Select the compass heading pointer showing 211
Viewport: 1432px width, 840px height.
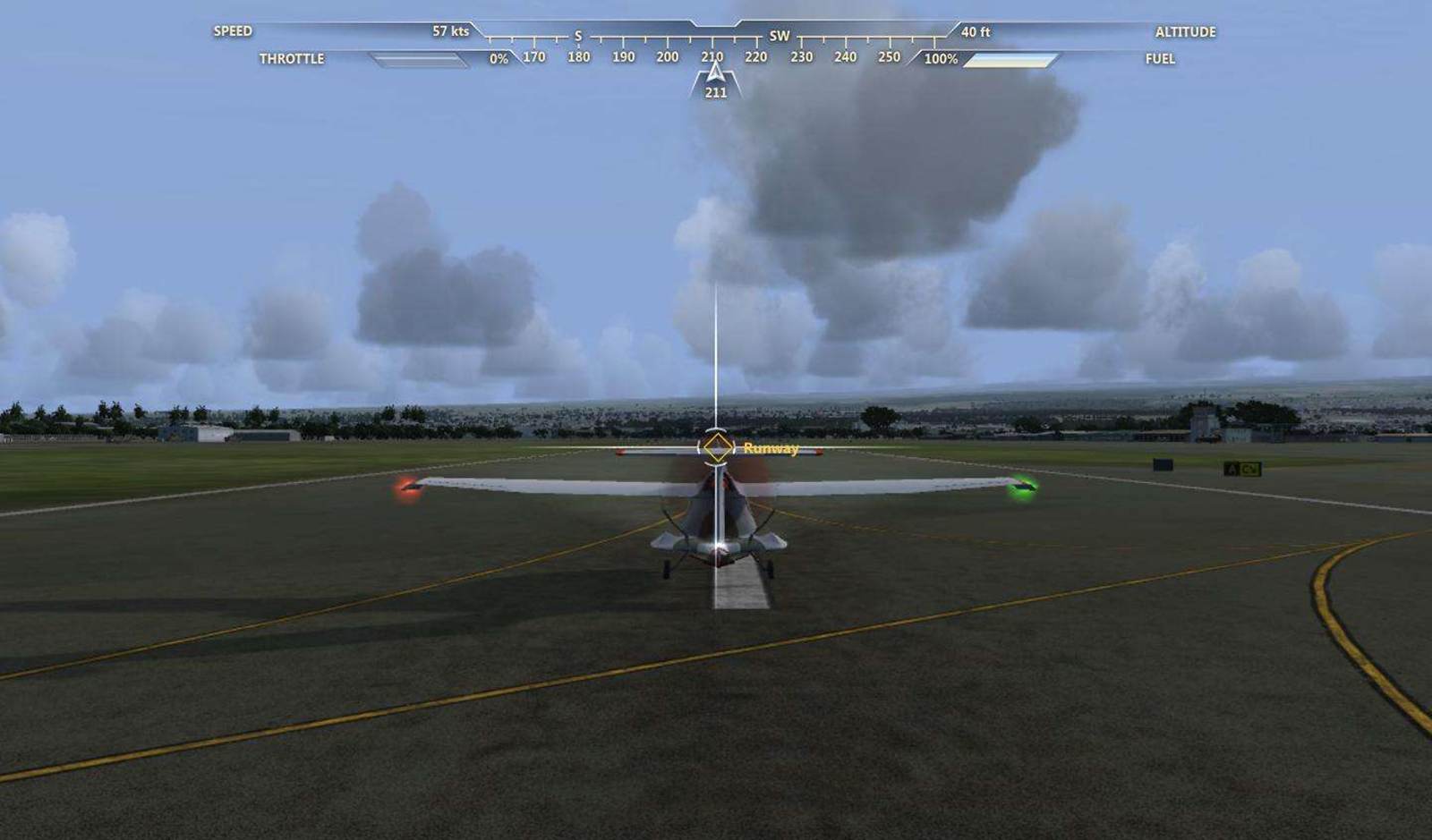(x=715, y=81)
